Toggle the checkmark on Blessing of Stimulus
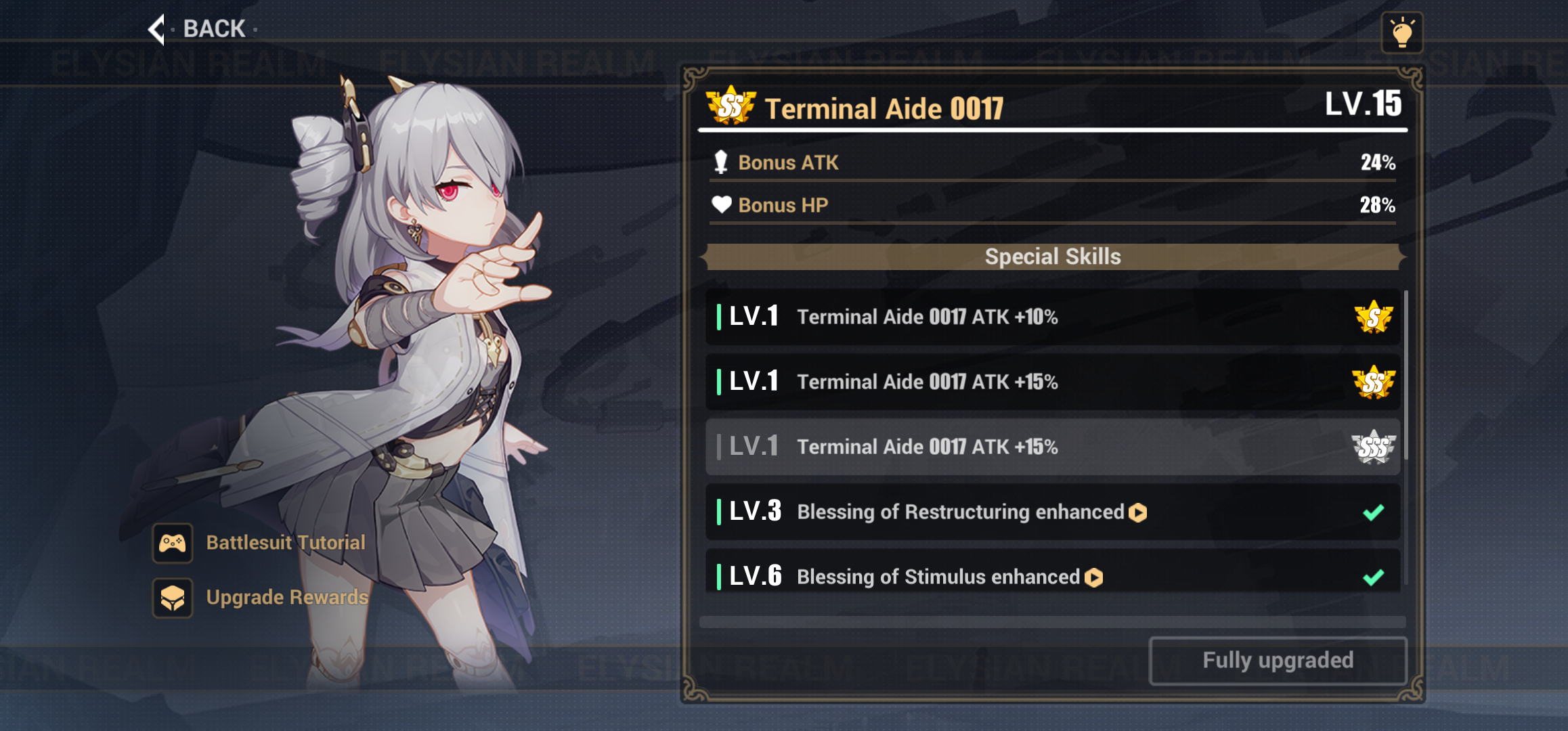The height and width of the screenshot is (731, 1568). pos(1371,576)
